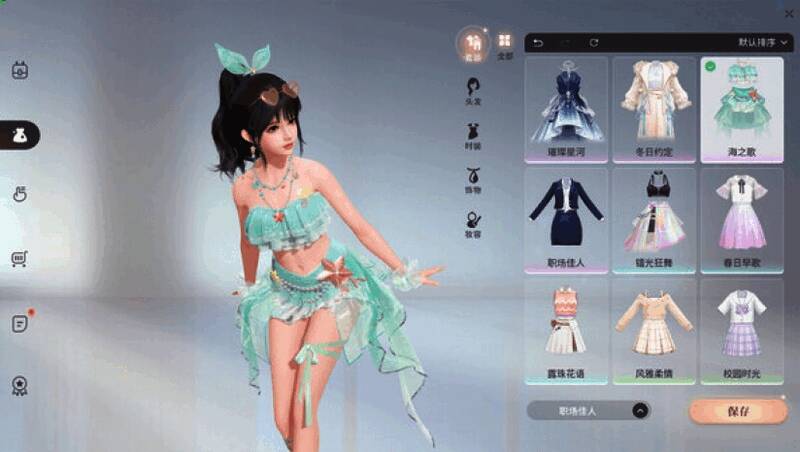Select the 海之歌 teal outfit
The image size is (800, 452).
[x=742, y=109]
